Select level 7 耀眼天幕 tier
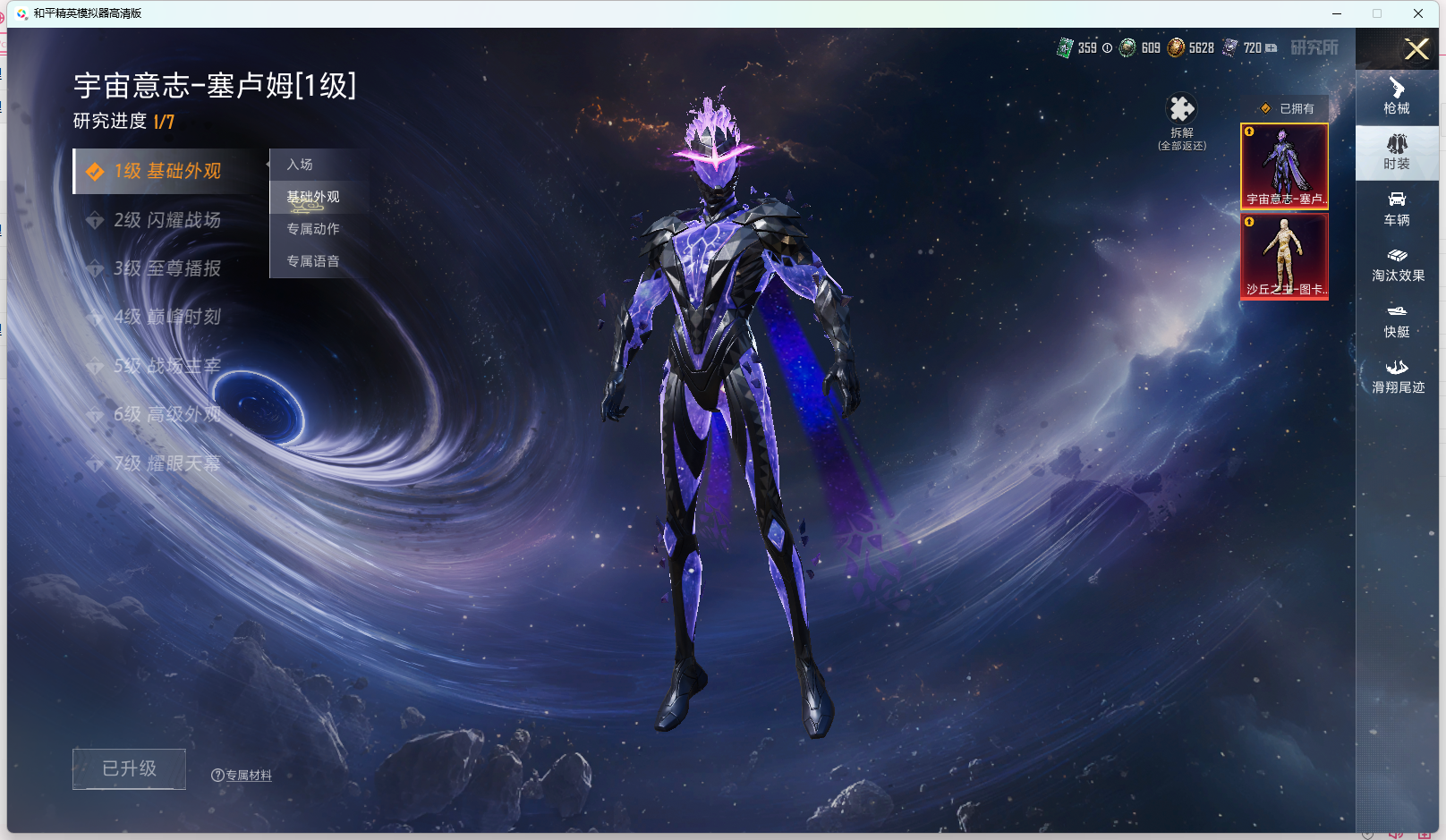 click(167, 463)
